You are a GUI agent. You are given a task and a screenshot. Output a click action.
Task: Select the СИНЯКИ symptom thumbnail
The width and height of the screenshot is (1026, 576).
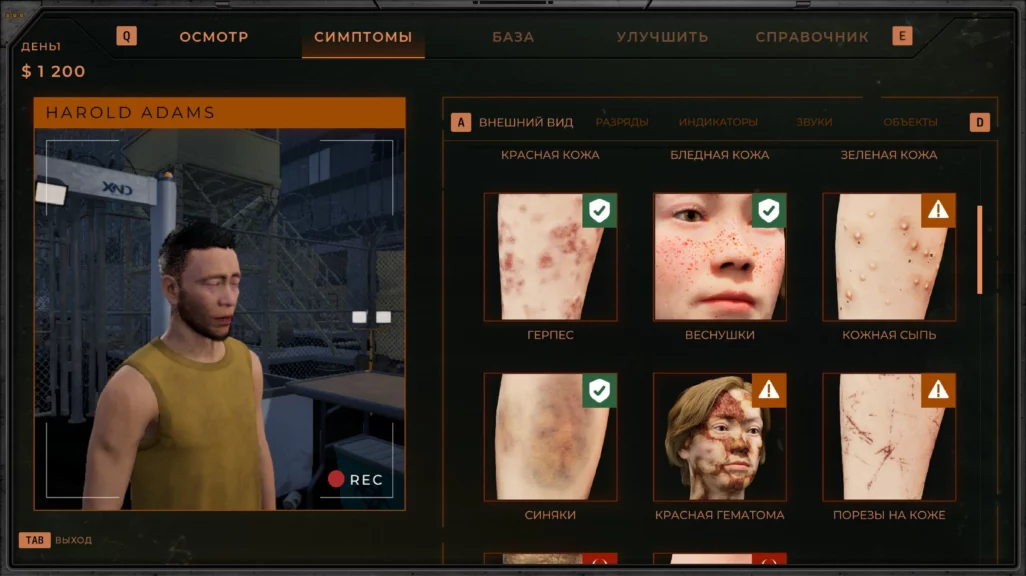click(550, 437)
